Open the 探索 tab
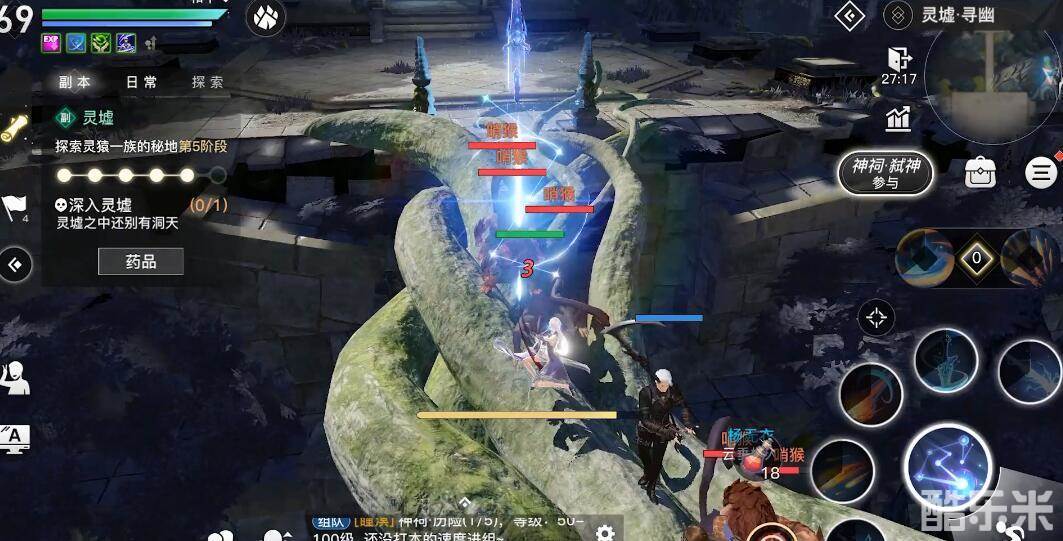1063x541 pixels. (208, 83)
